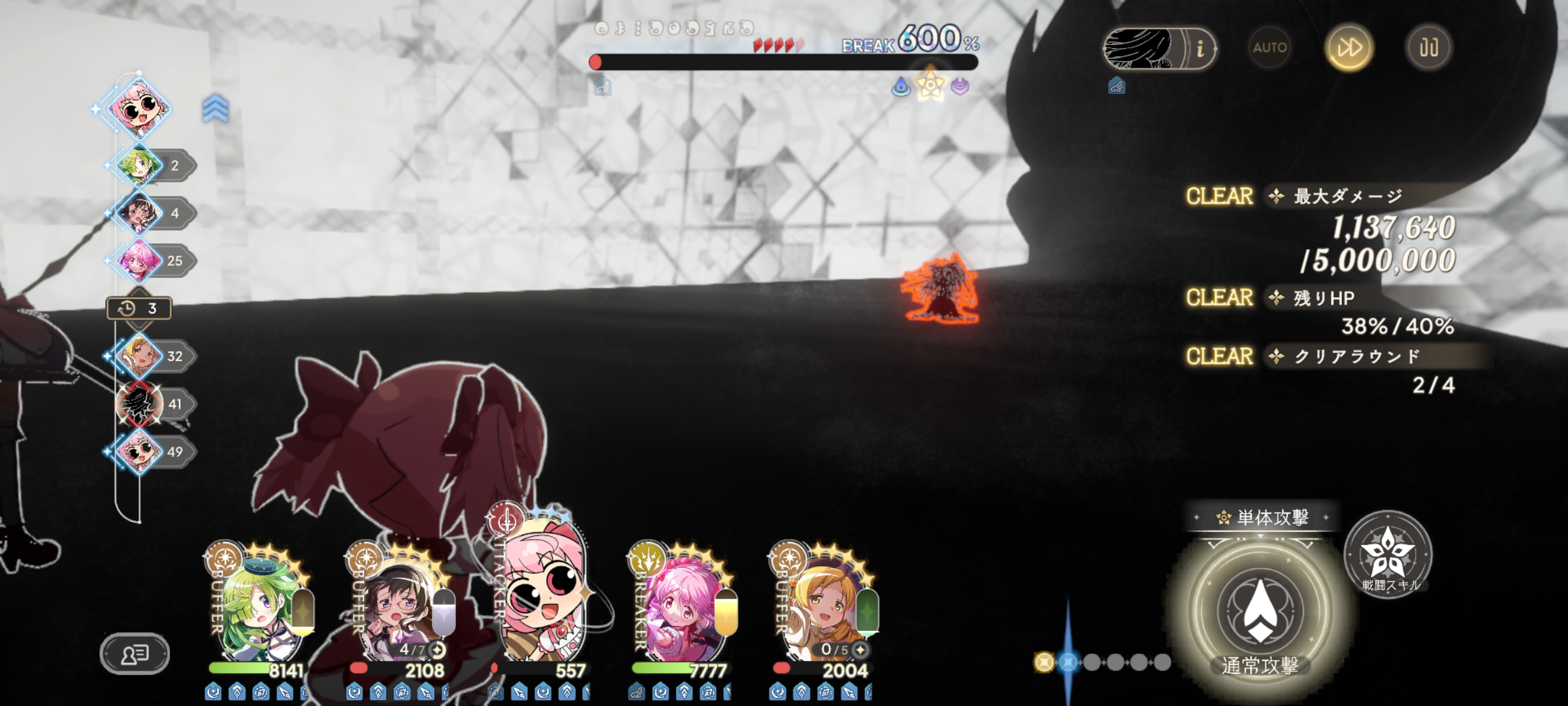
Task: Pause the battle
Action: coord(1428,48)
